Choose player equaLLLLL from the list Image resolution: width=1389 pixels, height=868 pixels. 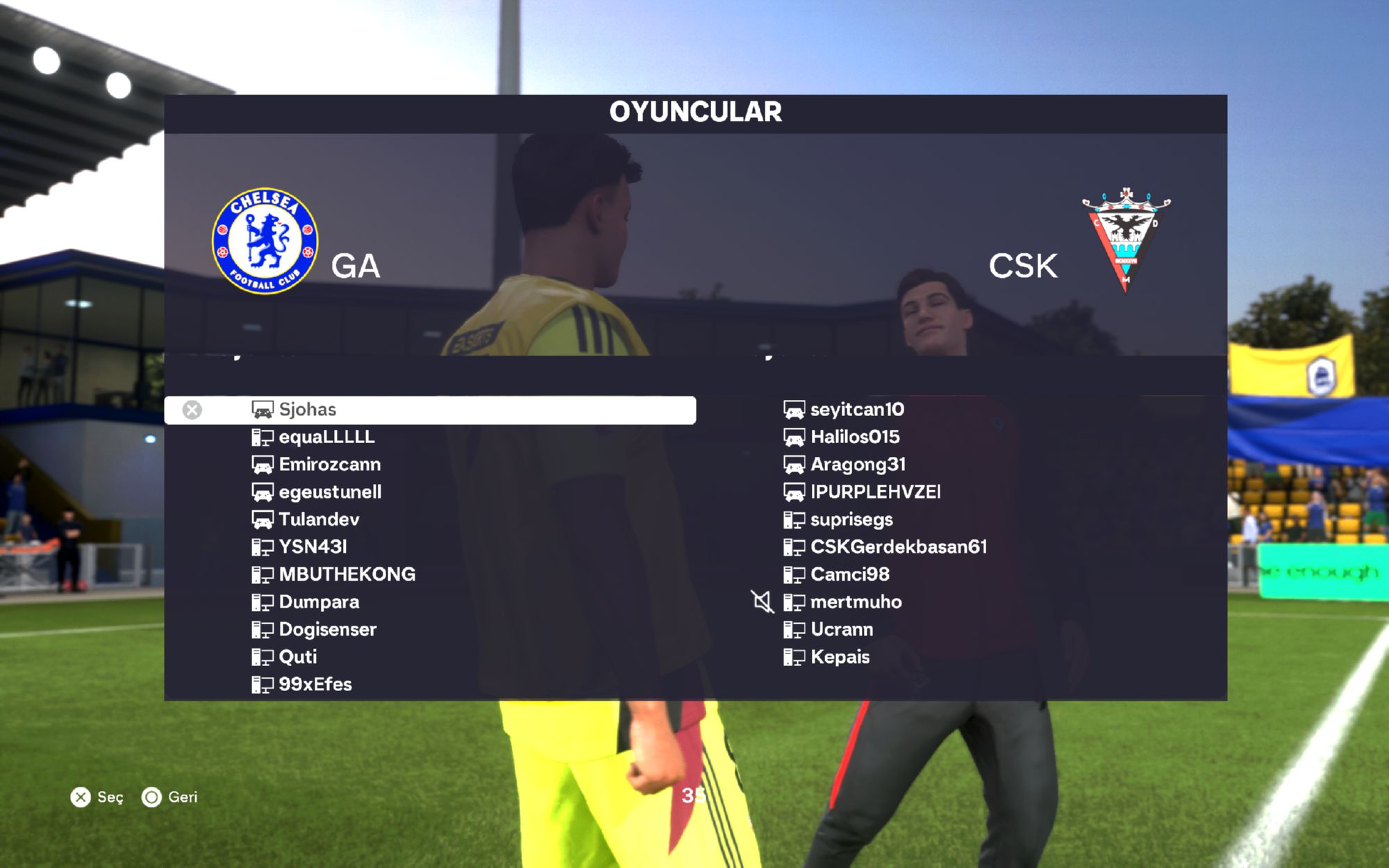tap(326, 437)
